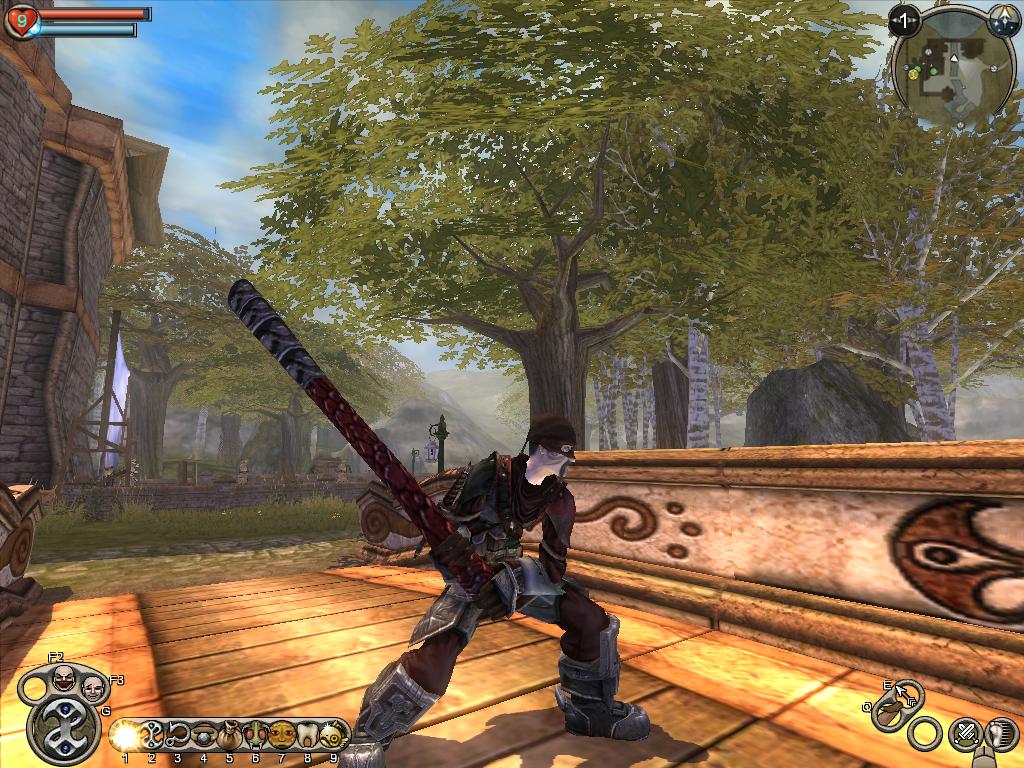
Task: Select the curved fishing hook hotbar slot
Action: (x=178, y=735)
